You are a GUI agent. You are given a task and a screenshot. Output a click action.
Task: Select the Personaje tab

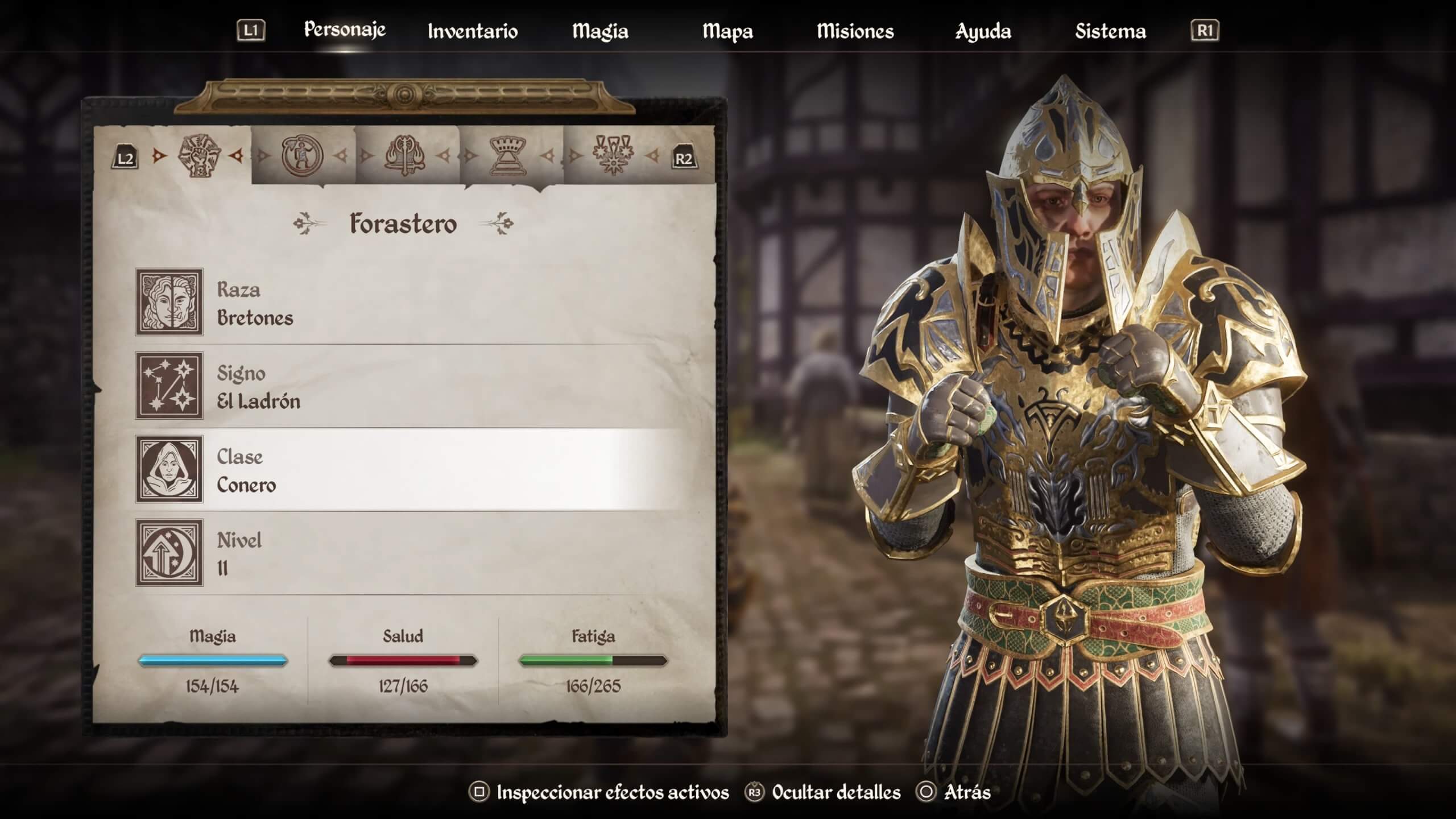coord(345,30)
